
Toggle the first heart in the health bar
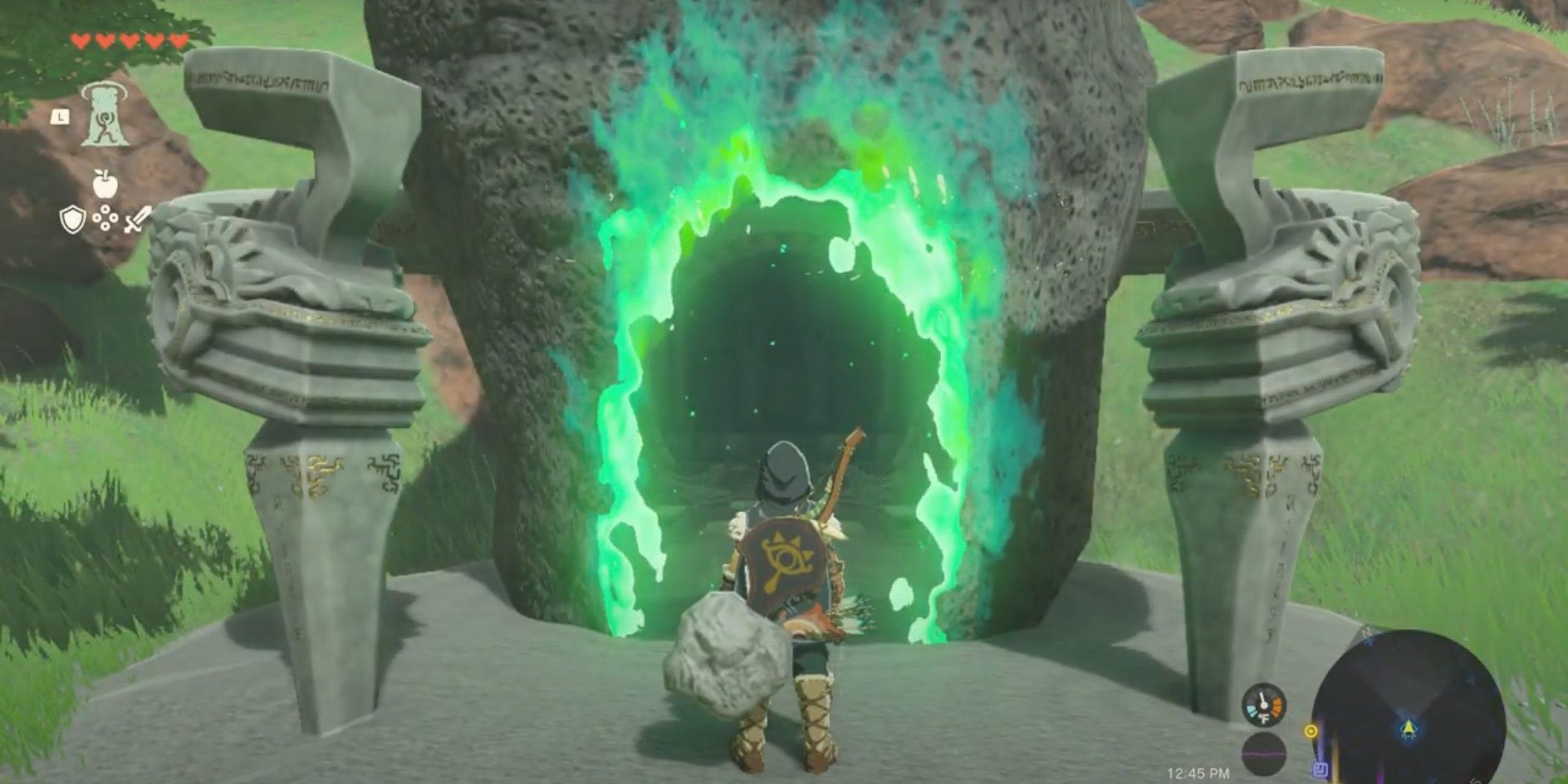pos(80,40)
